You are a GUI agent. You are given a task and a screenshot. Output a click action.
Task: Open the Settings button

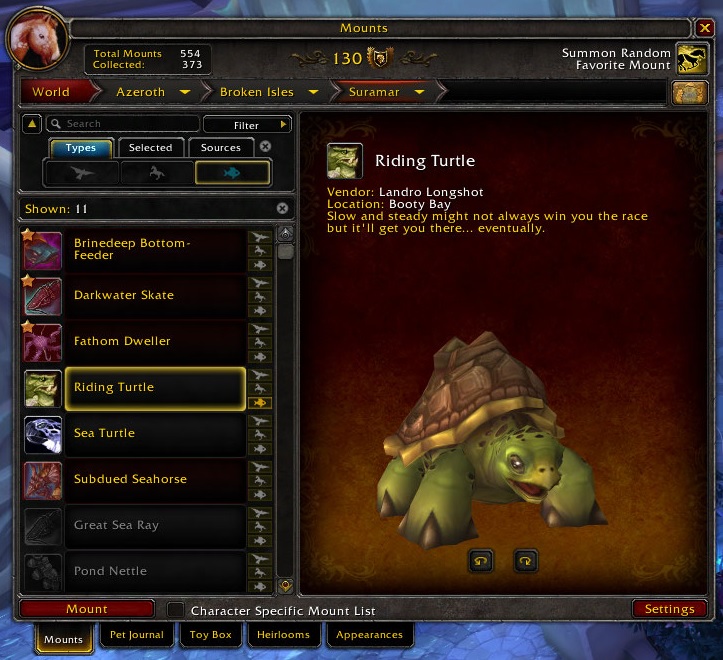pos(669,609)
